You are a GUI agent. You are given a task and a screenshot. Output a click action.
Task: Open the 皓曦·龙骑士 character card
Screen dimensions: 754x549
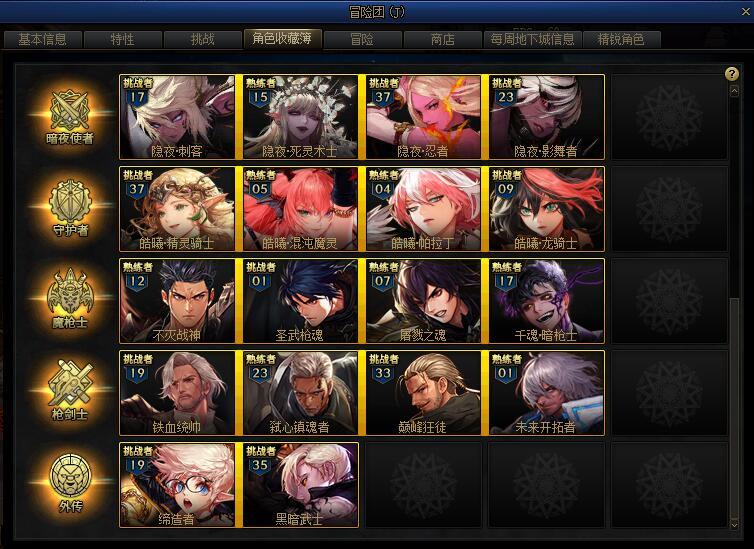[x=546, y=209]
